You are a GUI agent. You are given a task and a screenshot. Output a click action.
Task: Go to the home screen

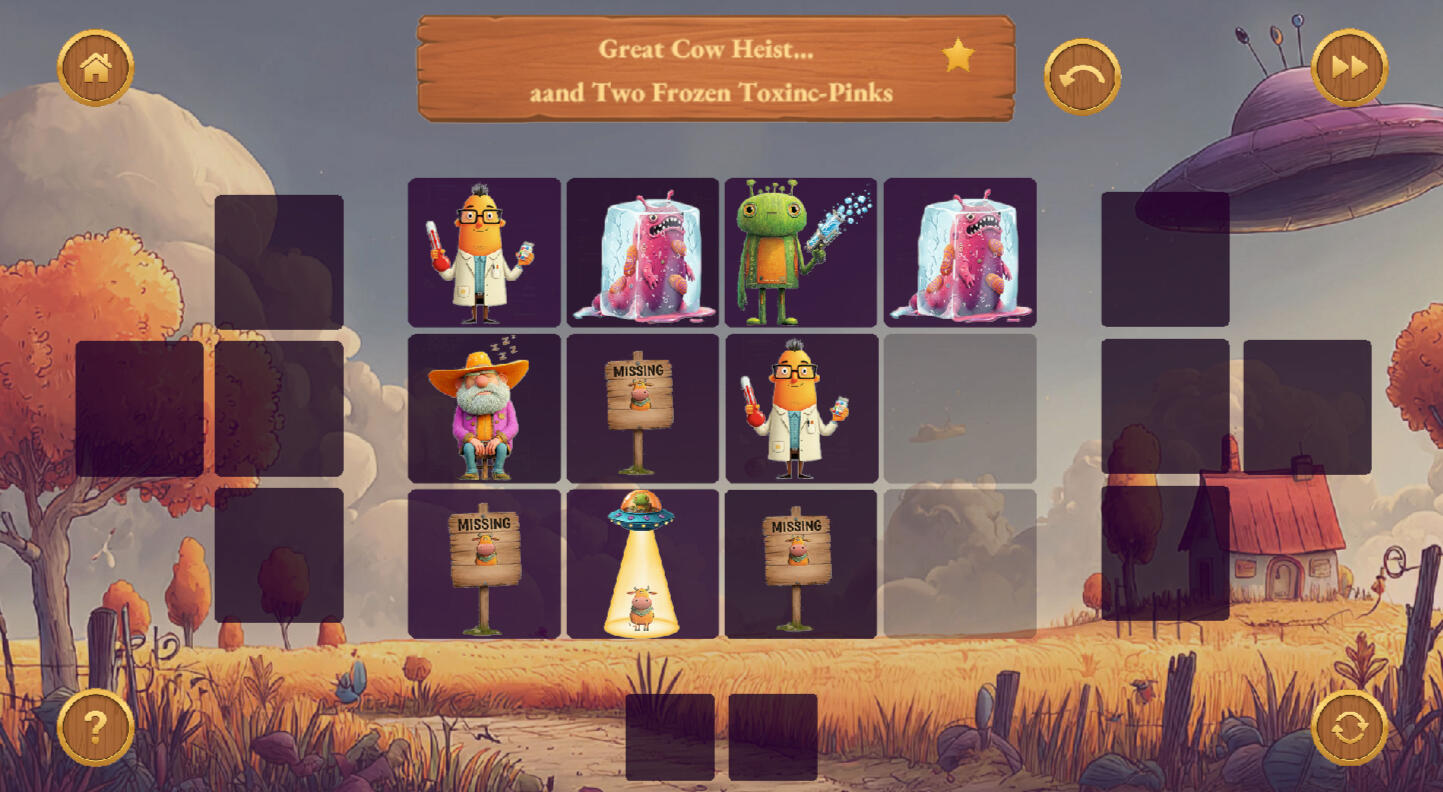96,67
